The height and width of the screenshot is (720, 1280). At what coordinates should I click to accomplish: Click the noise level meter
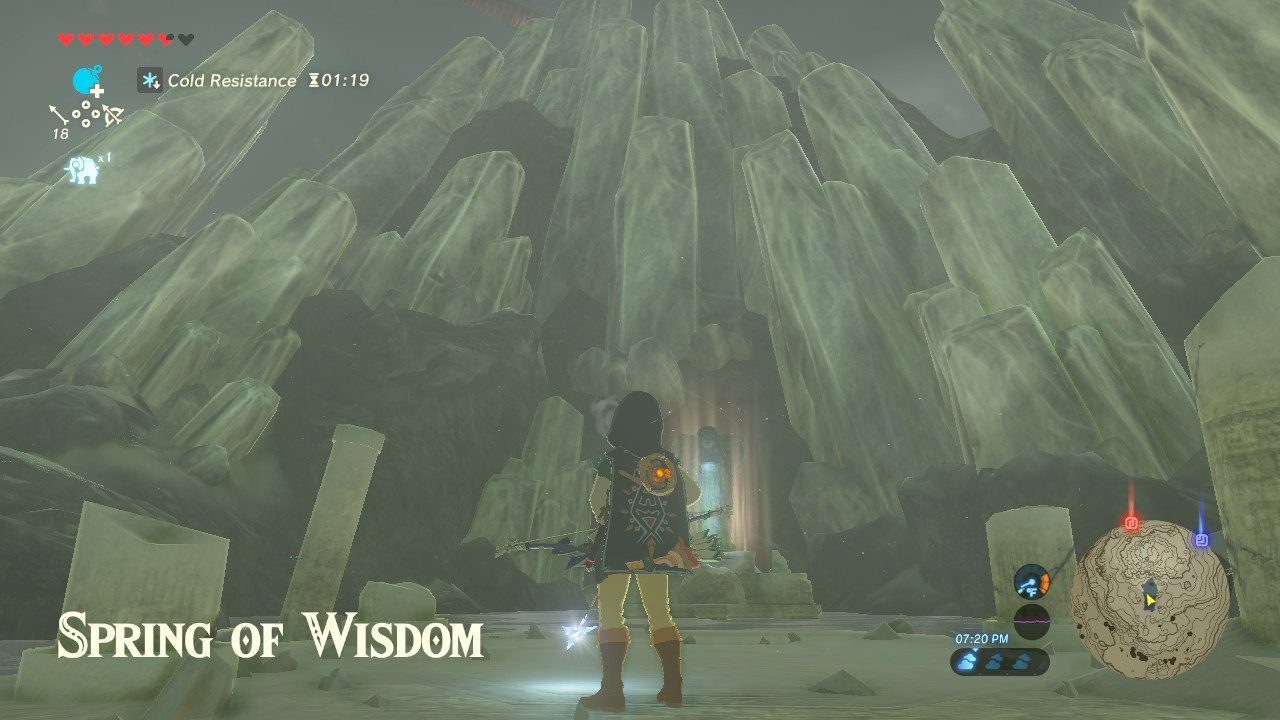tap(1031, 621)
